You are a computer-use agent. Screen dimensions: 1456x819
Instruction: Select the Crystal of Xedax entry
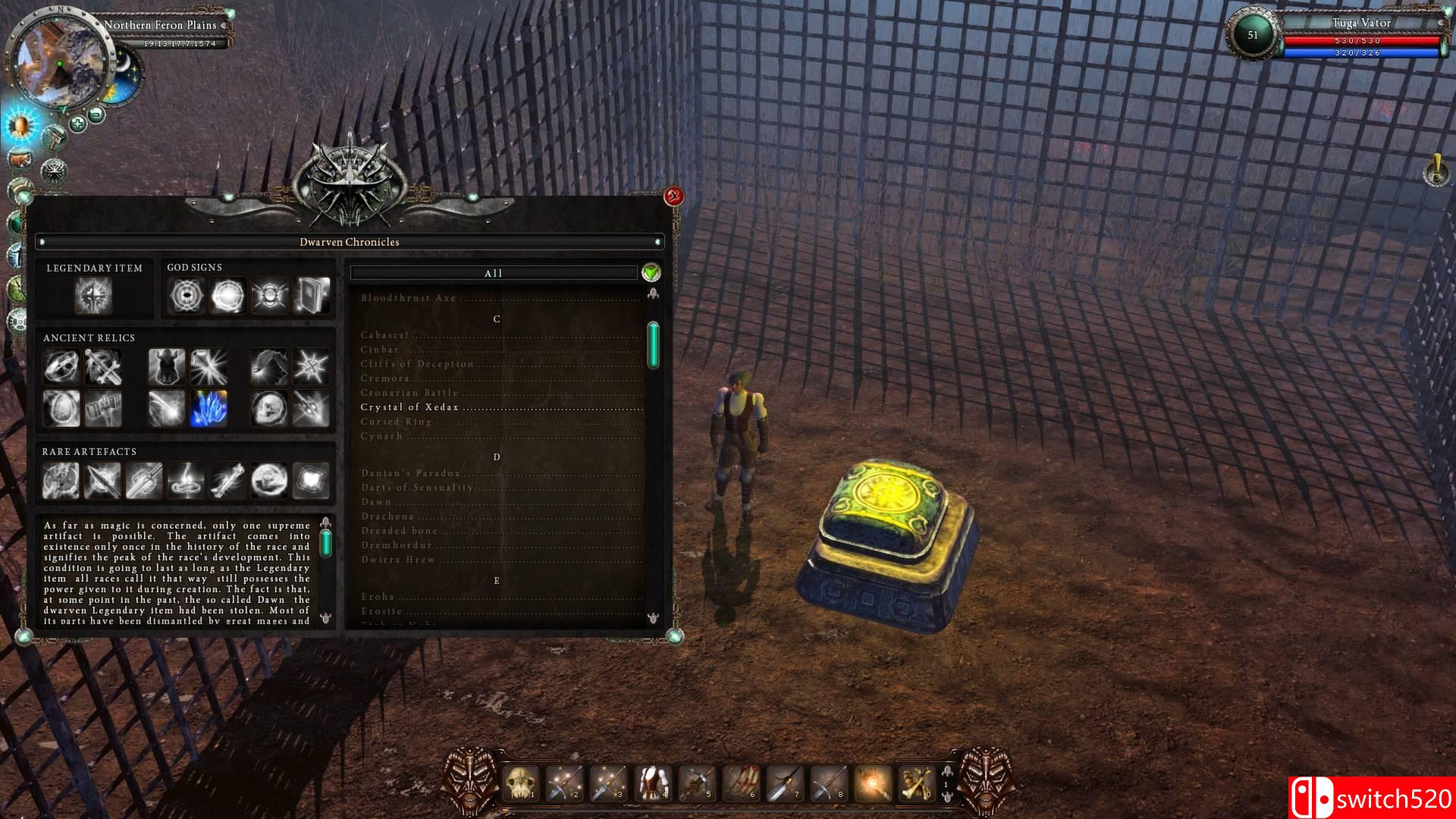[x=409, y=407]
